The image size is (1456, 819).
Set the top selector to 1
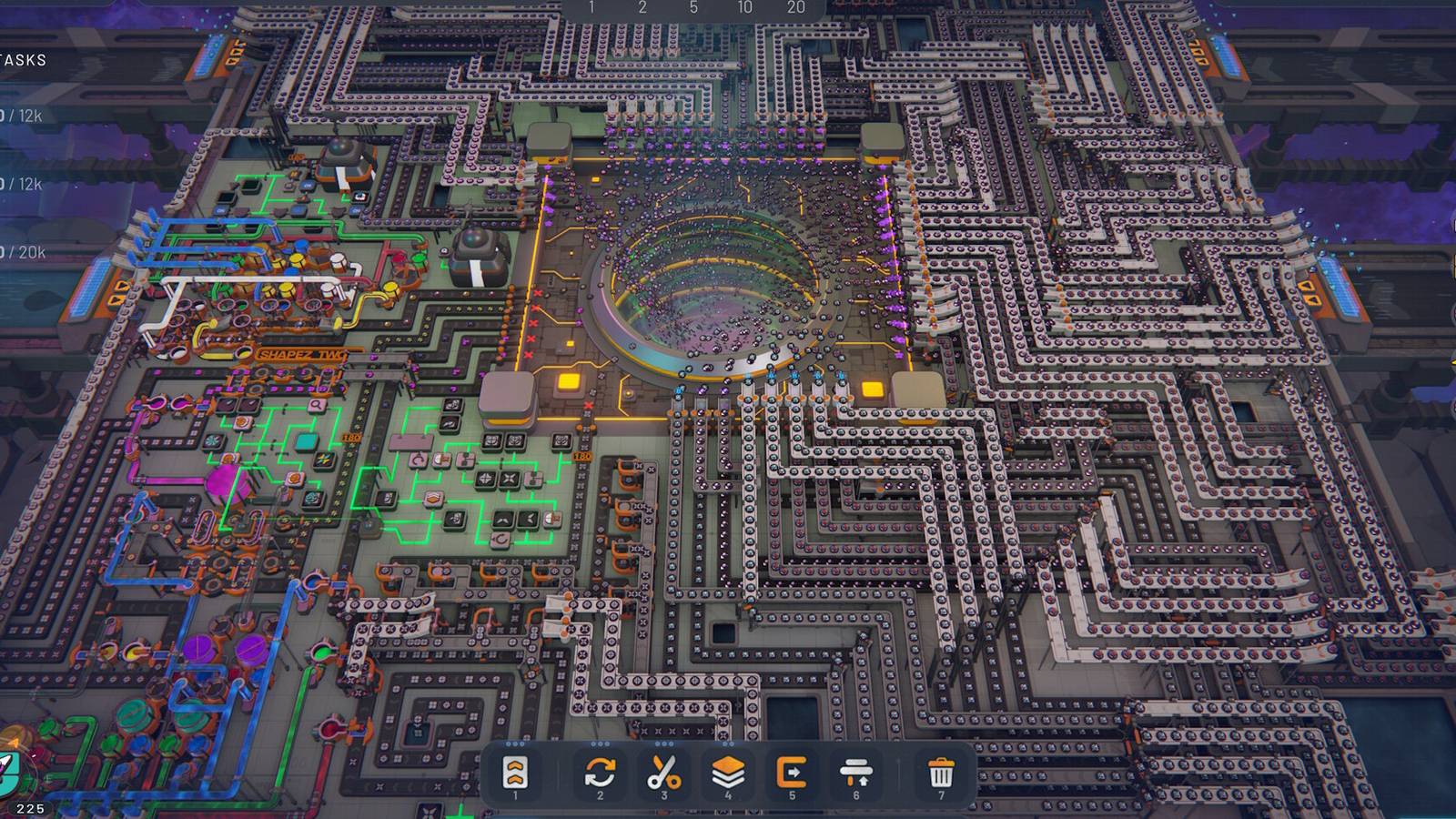click(x=591, y=7)
